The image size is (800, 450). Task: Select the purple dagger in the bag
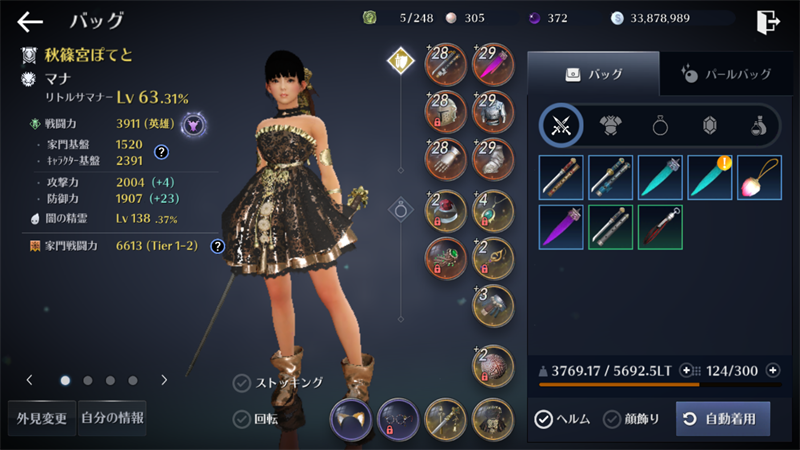[x=562, y=227]
